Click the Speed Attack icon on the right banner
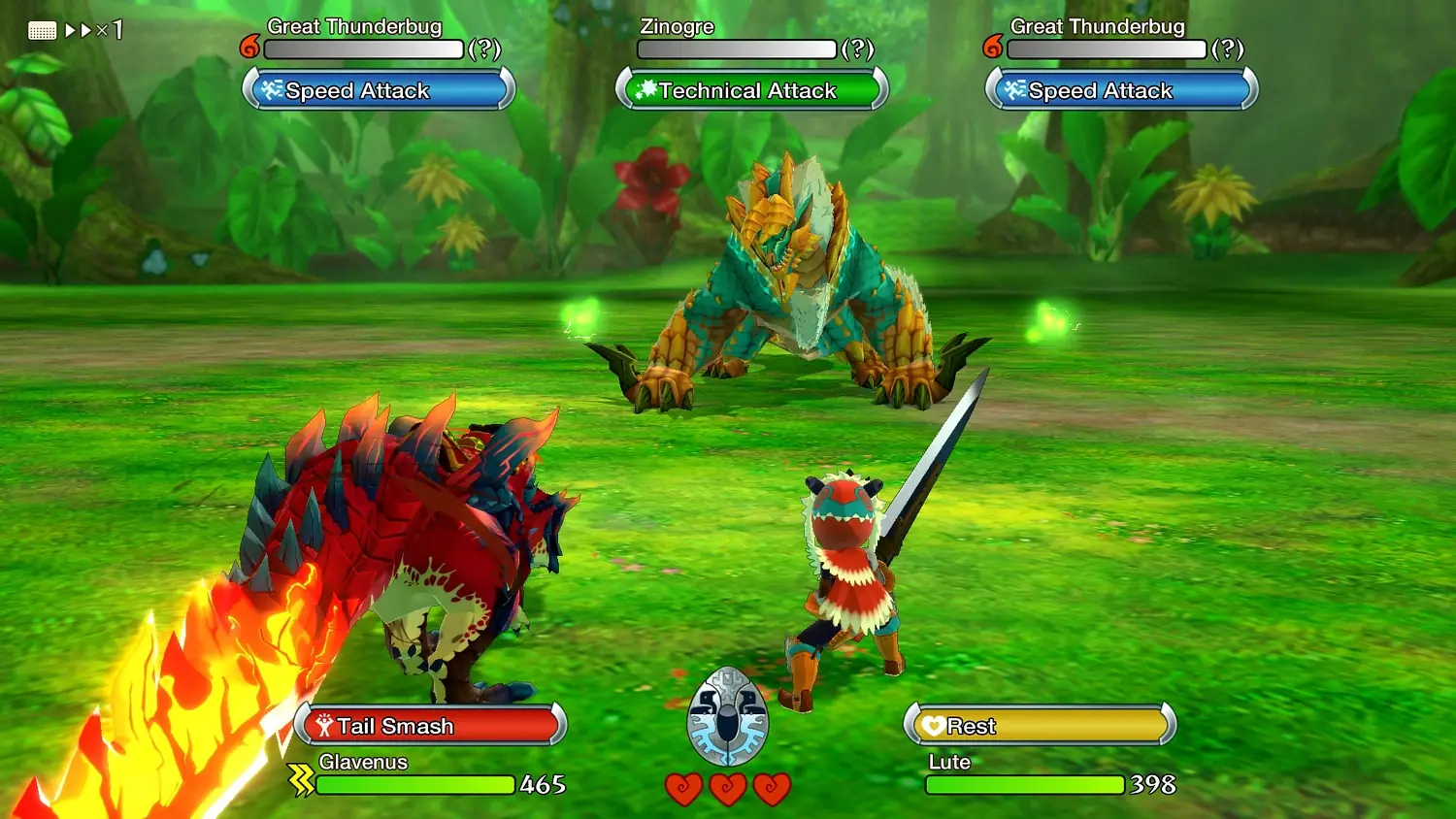Screen dimensions: 1456x819 pyautogui.click(x=1012, y=90)
